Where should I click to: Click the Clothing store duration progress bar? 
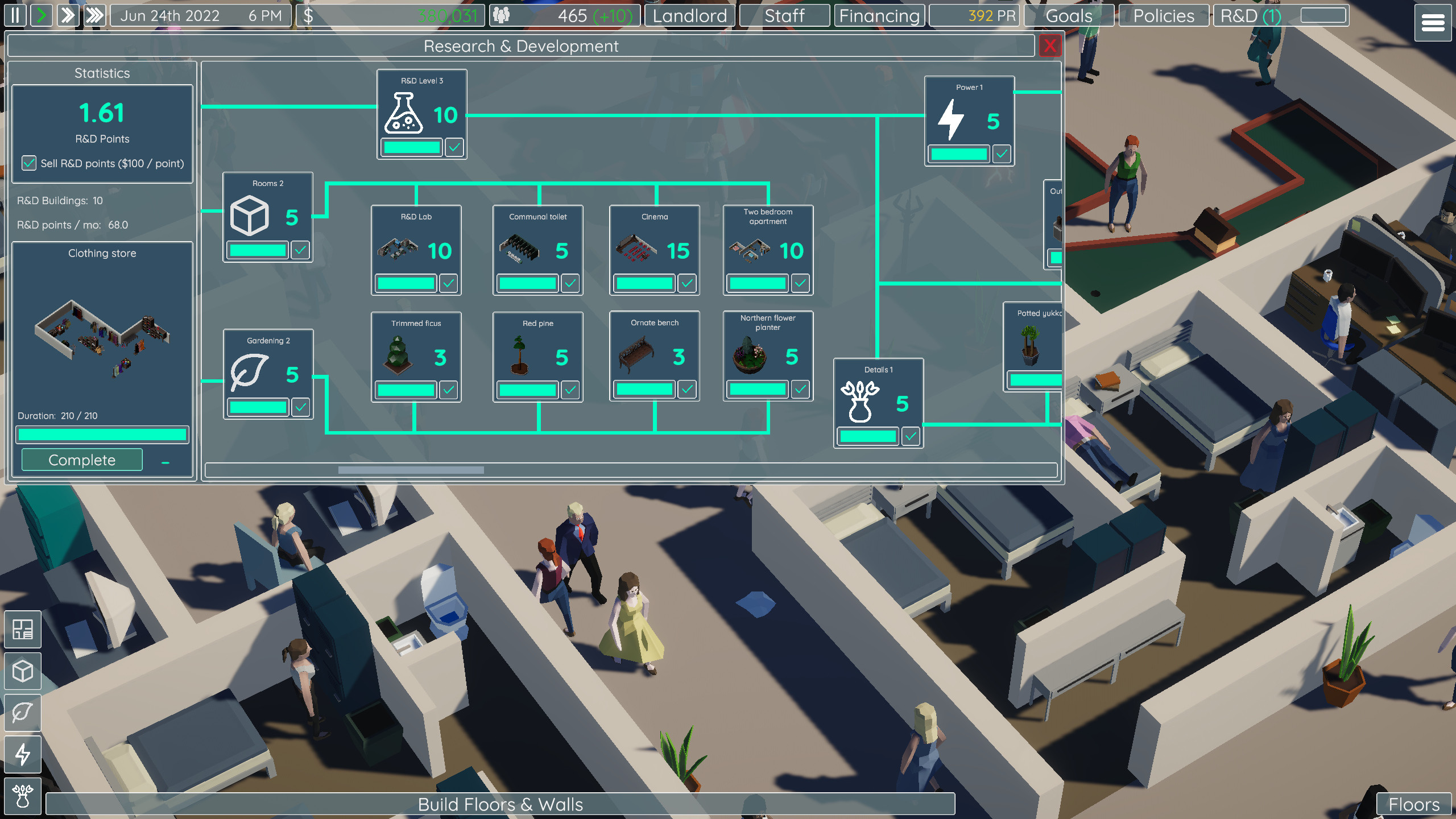click(x=102, y=435)
